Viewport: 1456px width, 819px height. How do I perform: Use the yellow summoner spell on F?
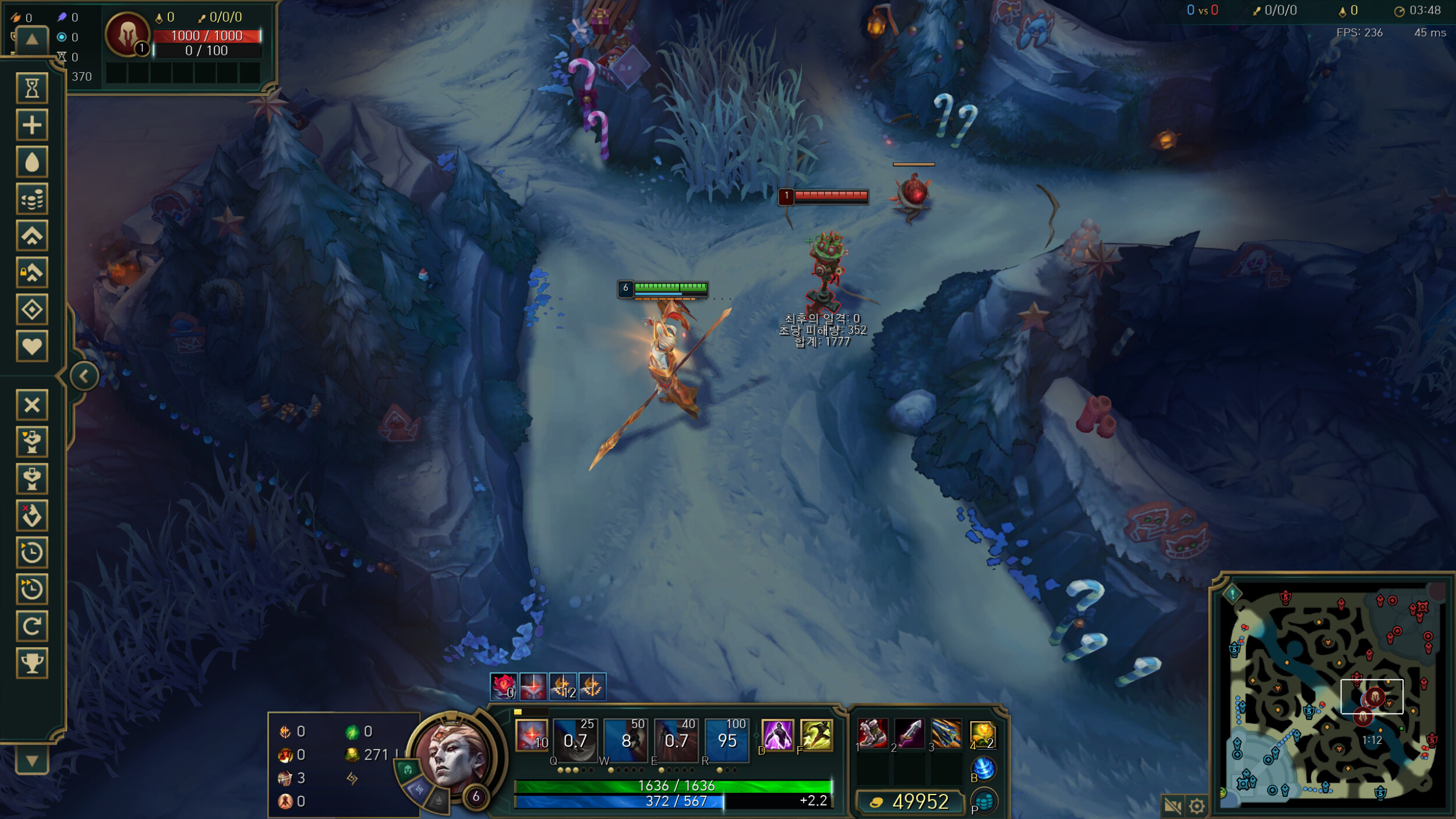816,735
